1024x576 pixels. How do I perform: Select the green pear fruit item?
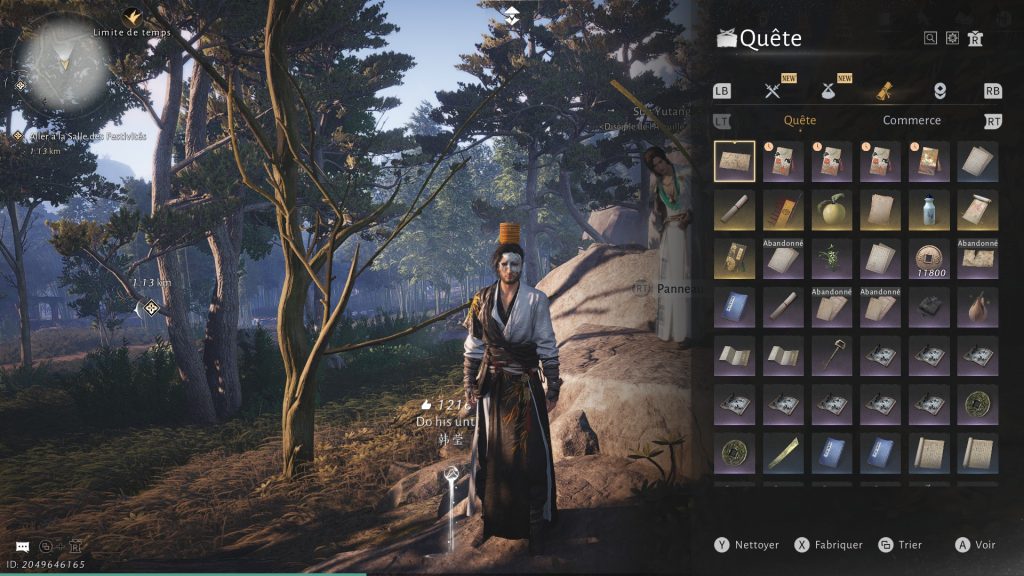(832, 210)
